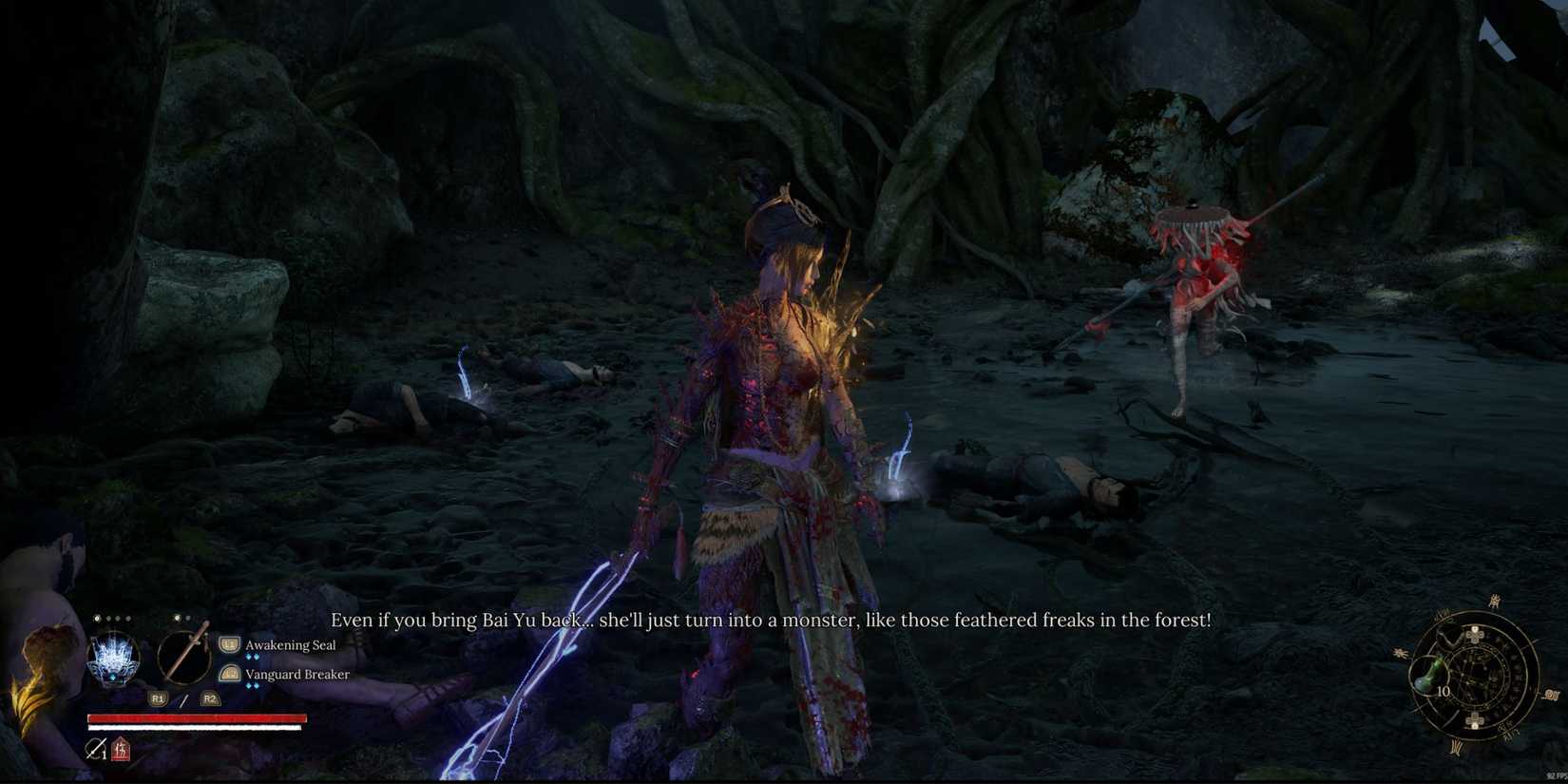Click the red status ailment icon below the health bar
Viewport: 1568px width, 784px height.
click(x=122, y=749)
